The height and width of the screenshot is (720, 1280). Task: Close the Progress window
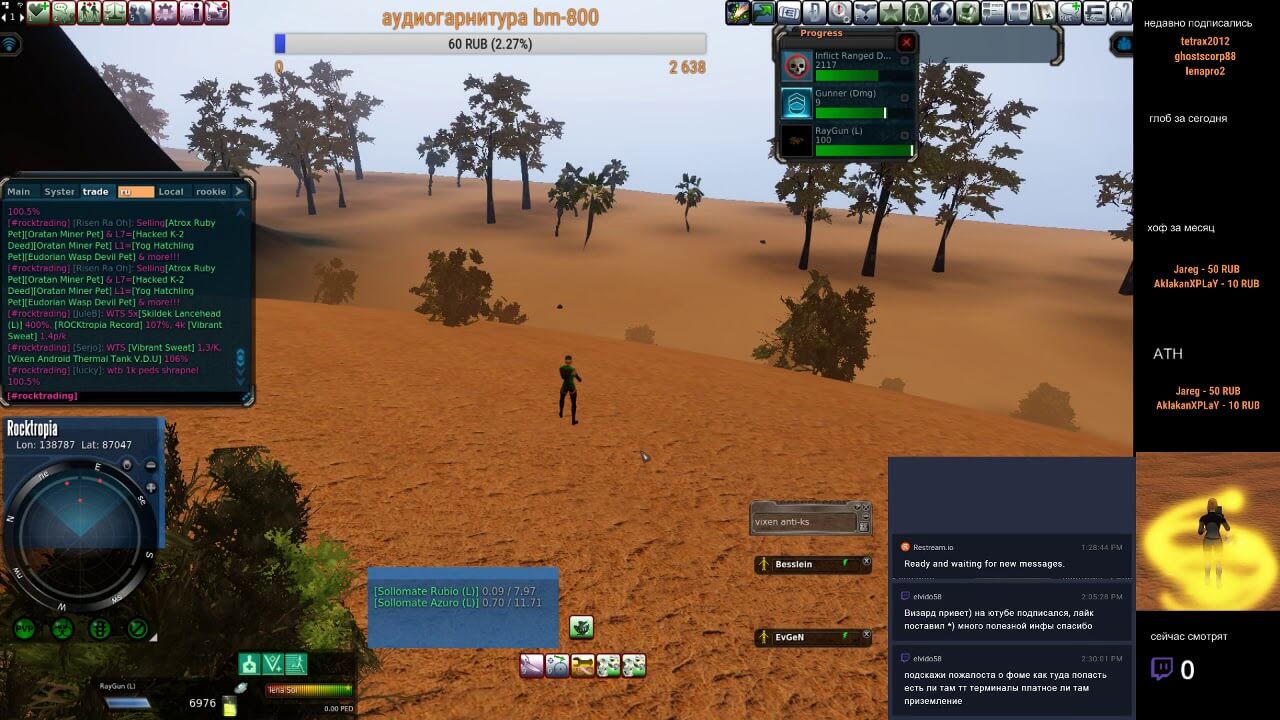pos(906,42)
